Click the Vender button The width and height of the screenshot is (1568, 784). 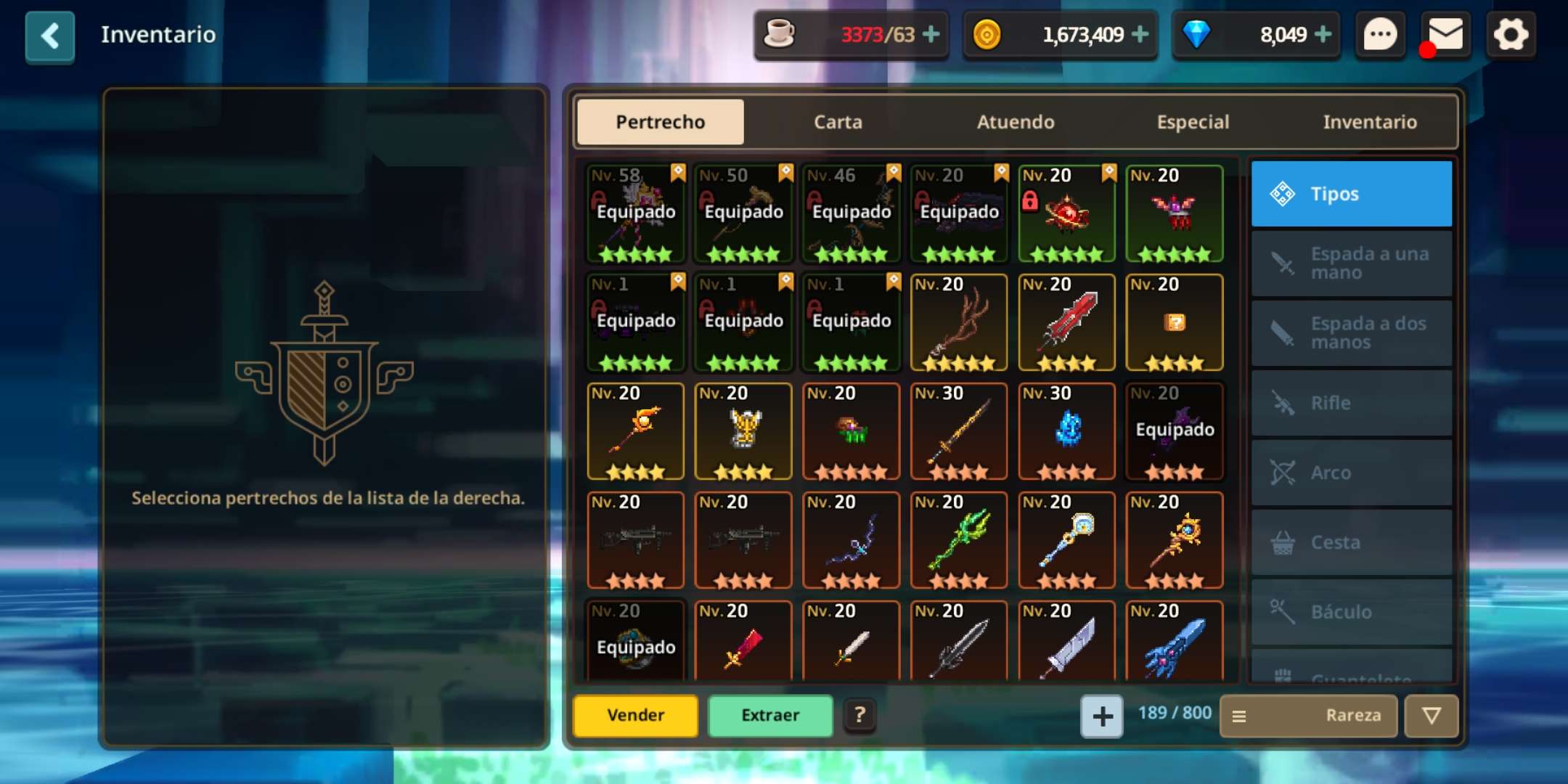tap(635, 716)
